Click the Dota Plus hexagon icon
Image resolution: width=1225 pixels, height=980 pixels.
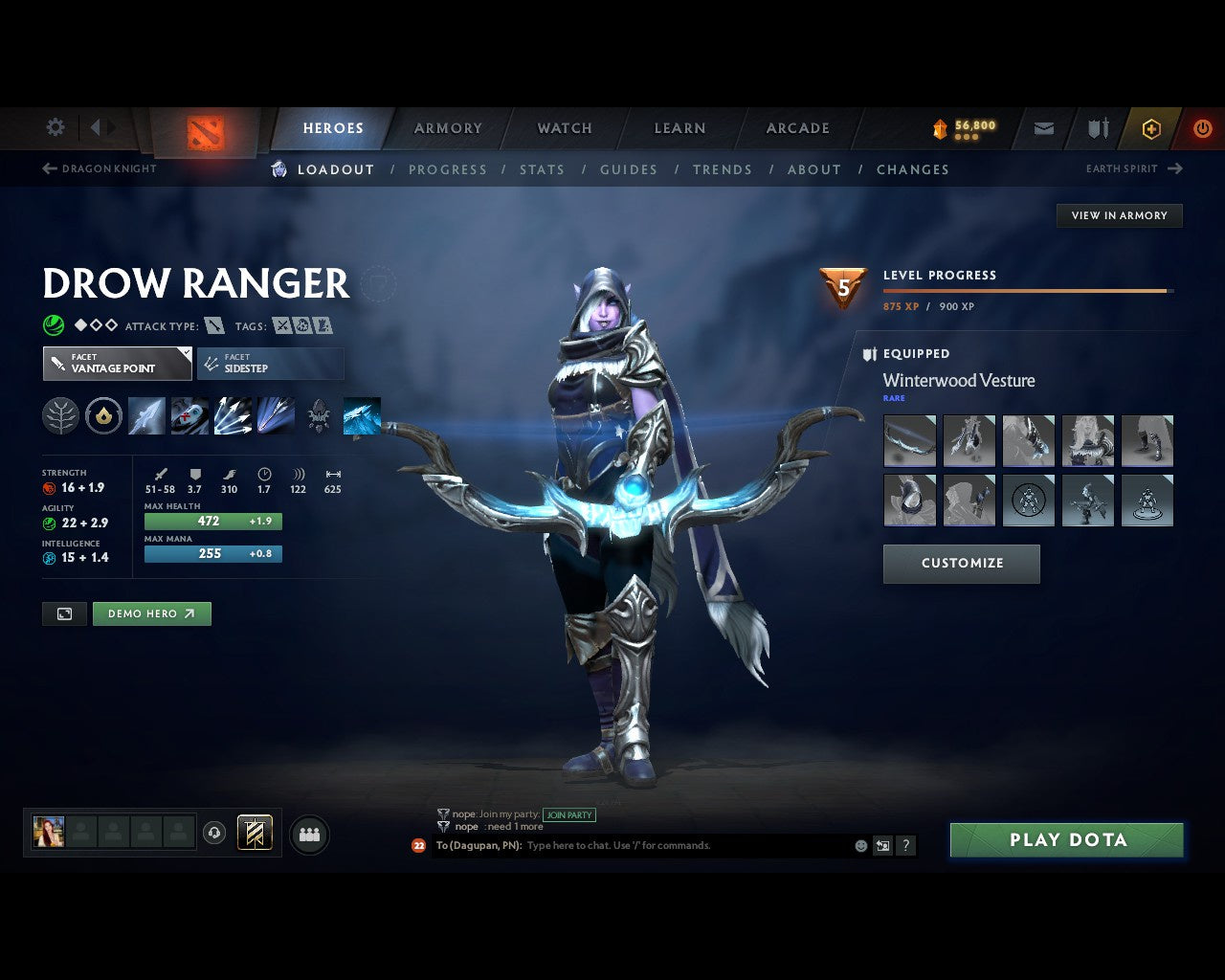pos(1151,128)
